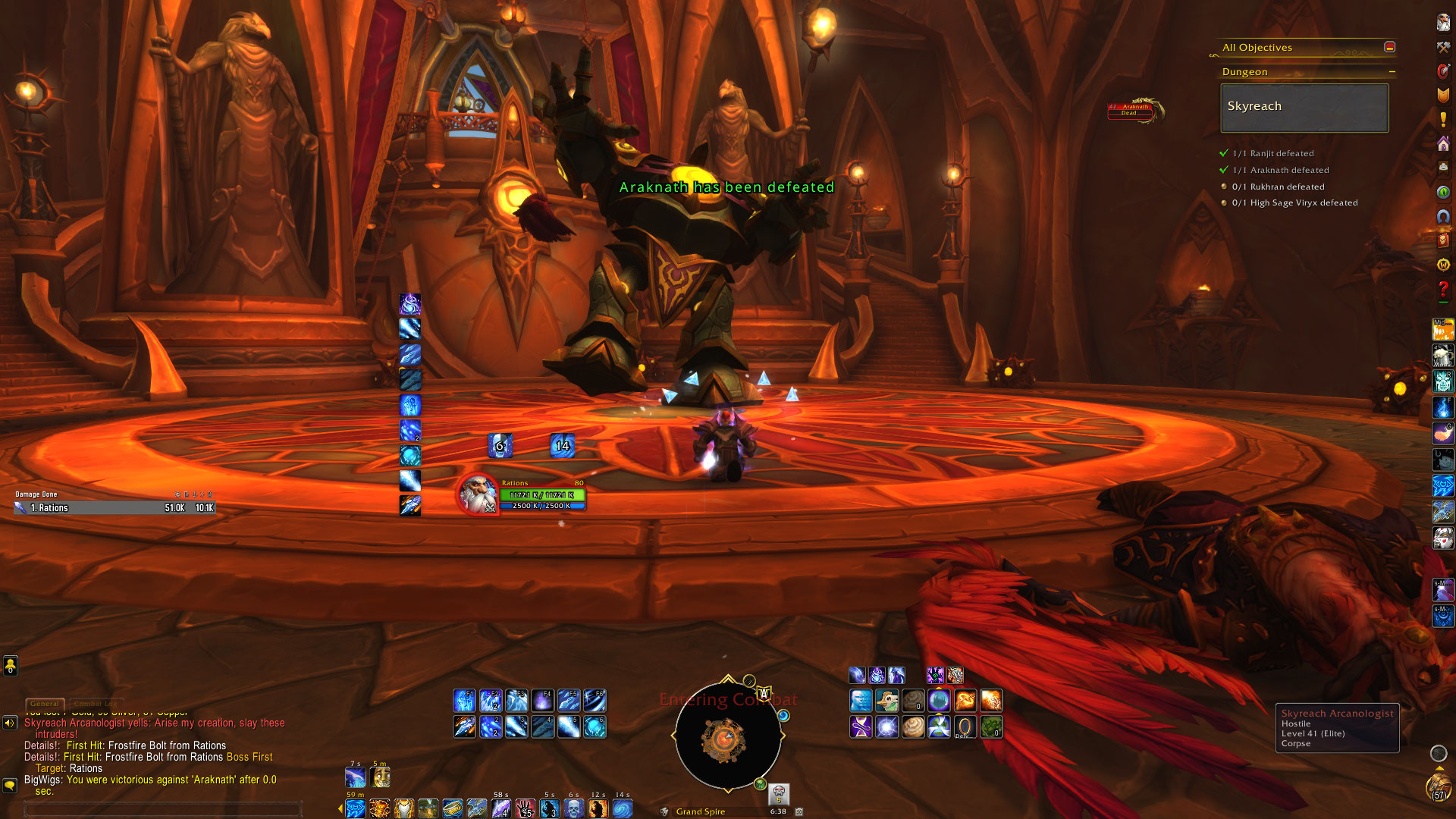Eat the cinnamon roll food item
This screenshot has height=819, width=1456.
click(x=913, y=726)
